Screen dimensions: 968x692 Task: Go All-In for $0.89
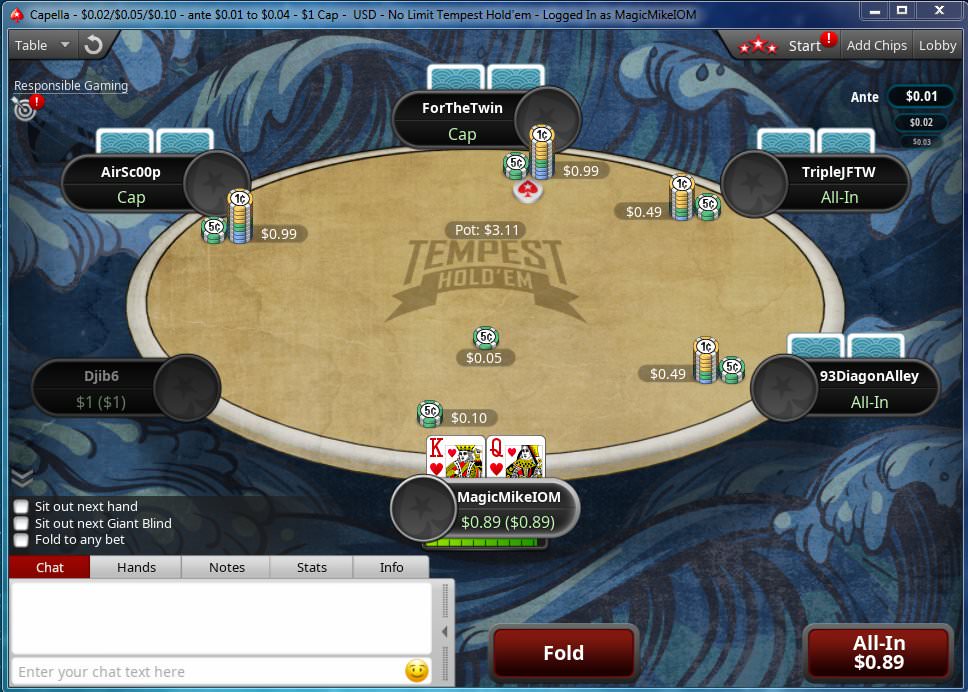pyautogui.click(x=878, y=653)
